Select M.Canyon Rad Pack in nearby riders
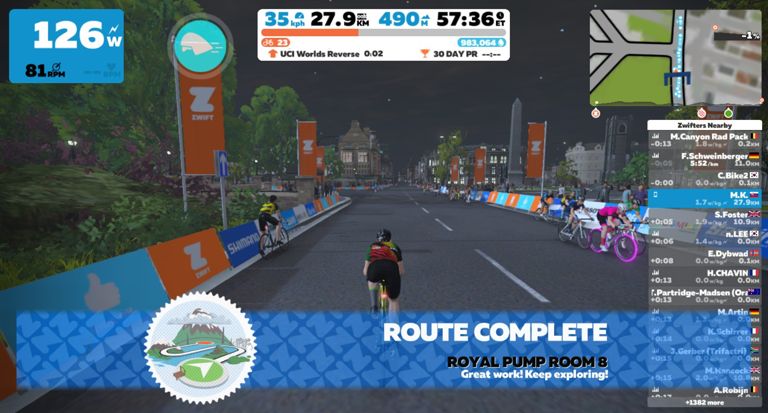Screen dimensions: 768x413 (705, 139)
